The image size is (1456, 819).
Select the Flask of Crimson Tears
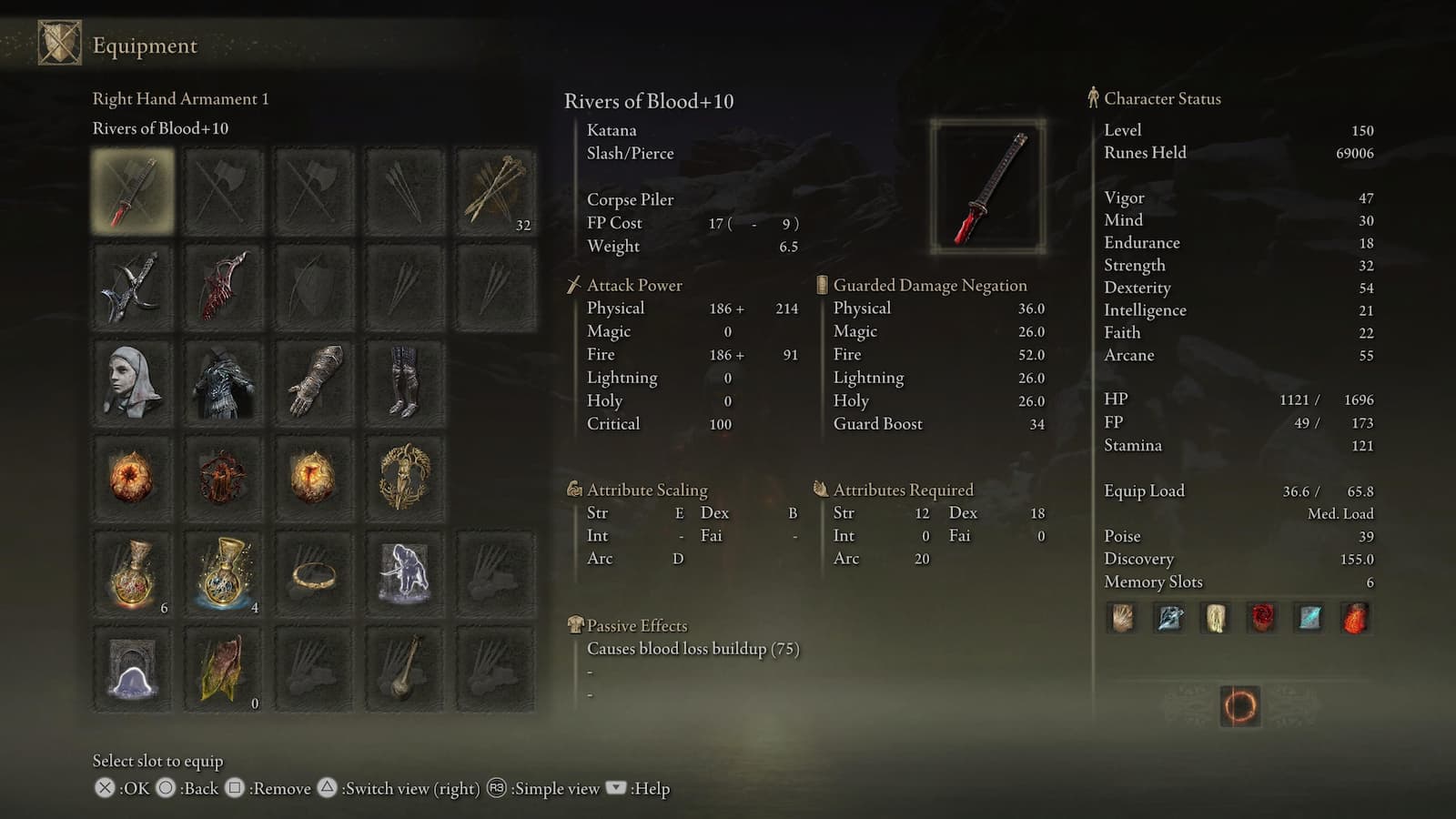point(132,573)
